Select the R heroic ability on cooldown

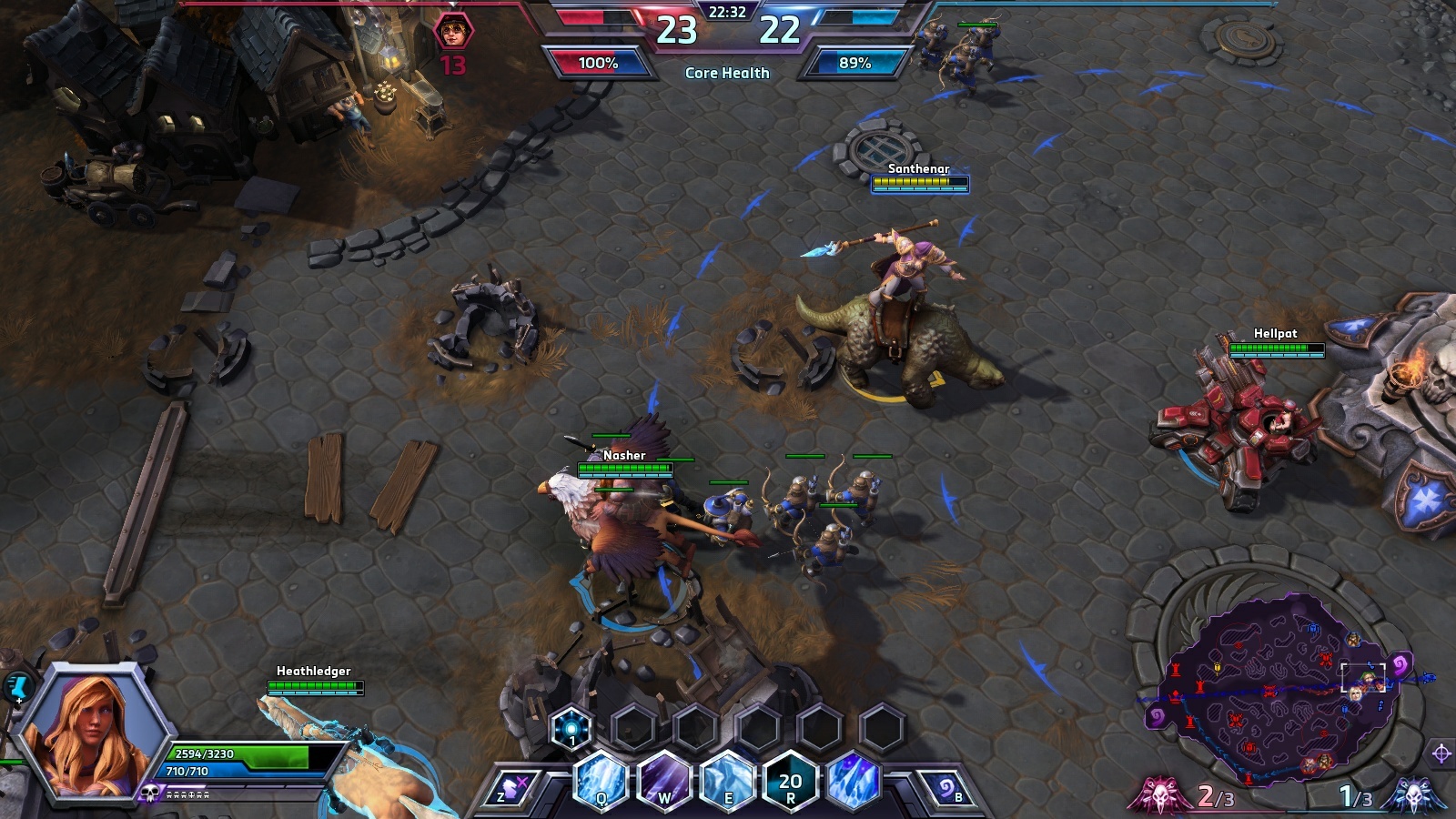pos(790,781)
